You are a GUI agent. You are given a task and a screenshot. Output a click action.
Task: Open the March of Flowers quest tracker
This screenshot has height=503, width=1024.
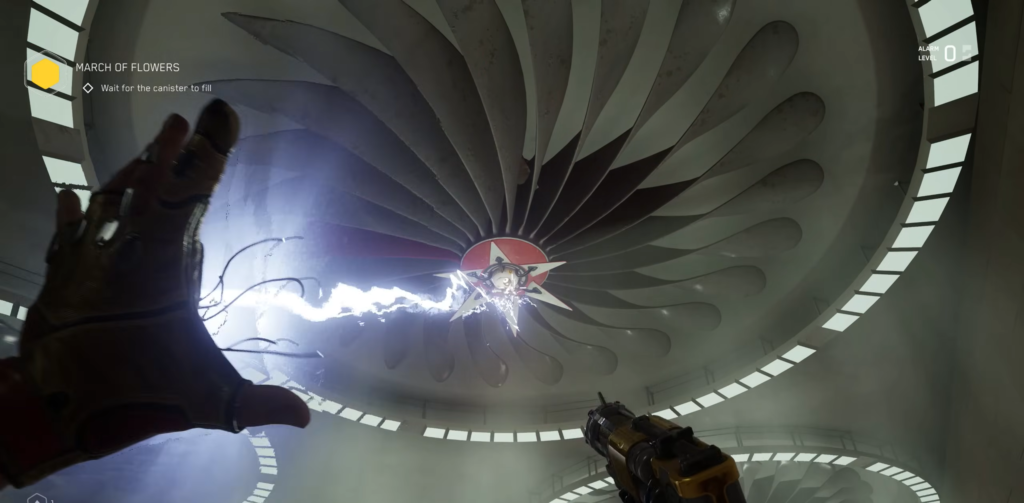tap(127, 68)
